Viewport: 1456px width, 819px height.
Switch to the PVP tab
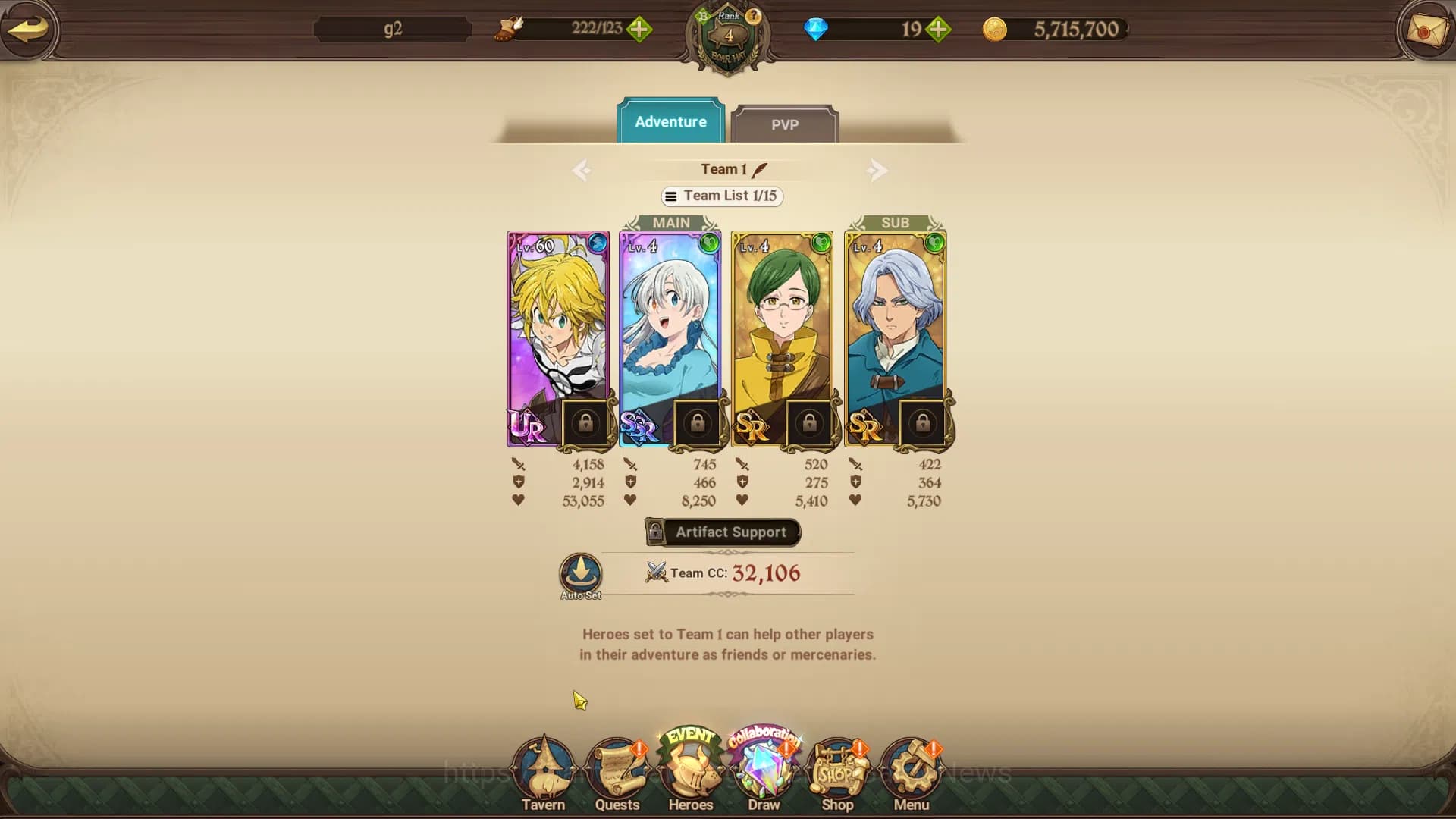(x=786, y=125)
